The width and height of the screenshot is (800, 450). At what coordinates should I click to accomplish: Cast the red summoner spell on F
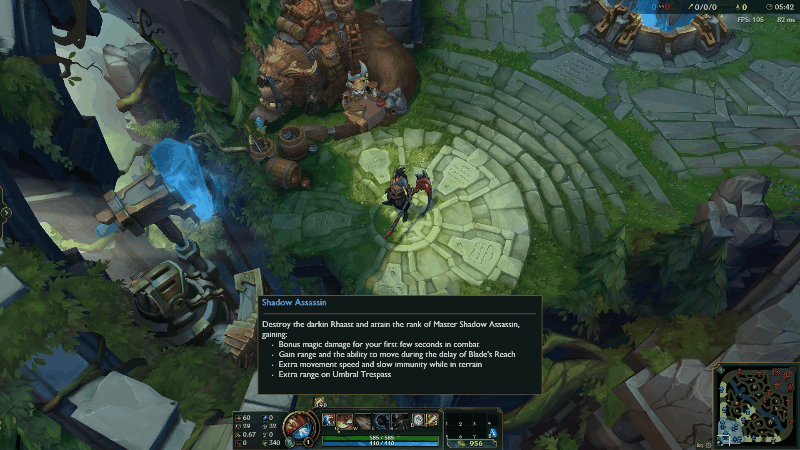[x=432, y=420]
